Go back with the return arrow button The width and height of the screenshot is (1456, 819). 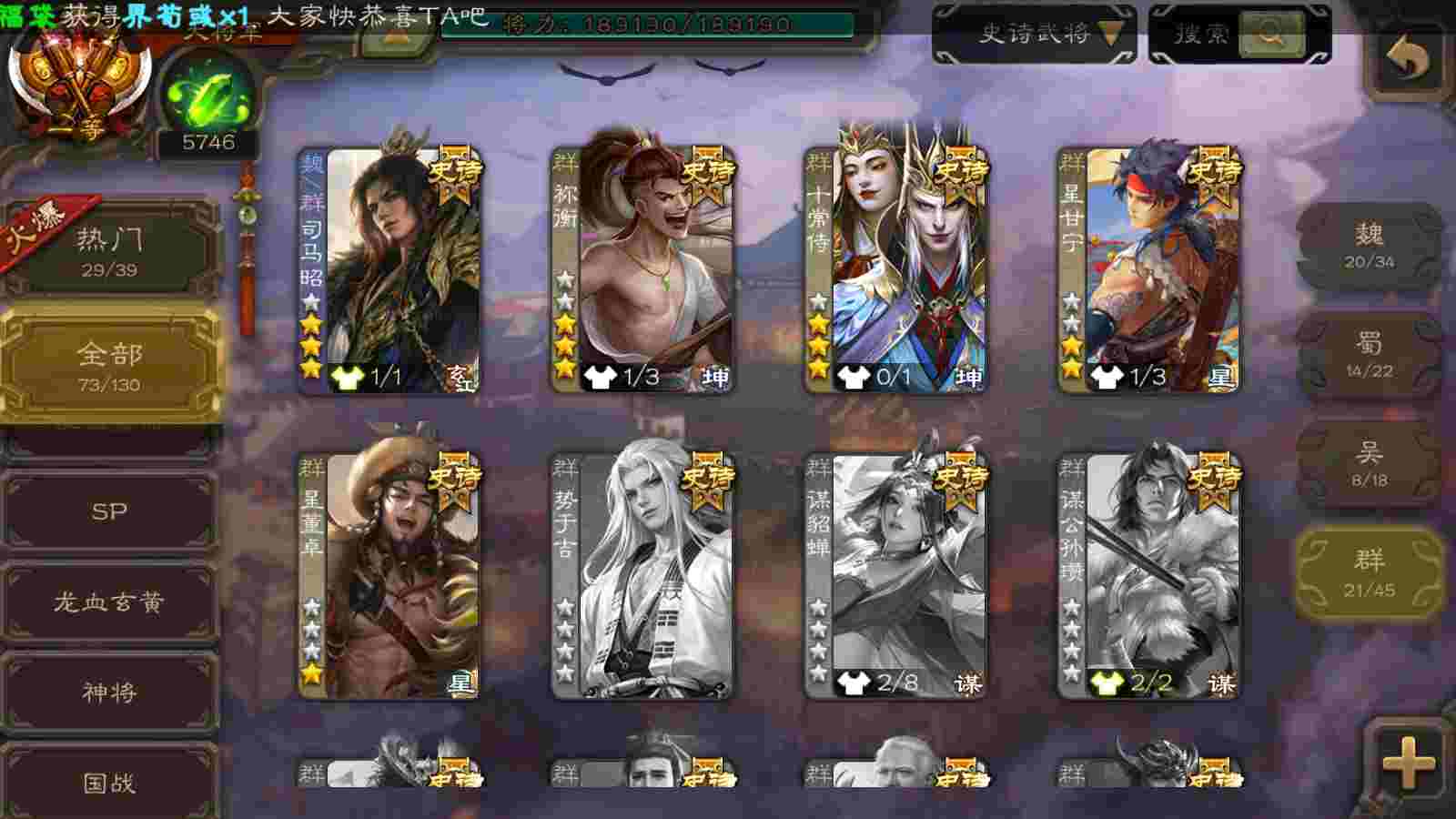[1408, 60]
